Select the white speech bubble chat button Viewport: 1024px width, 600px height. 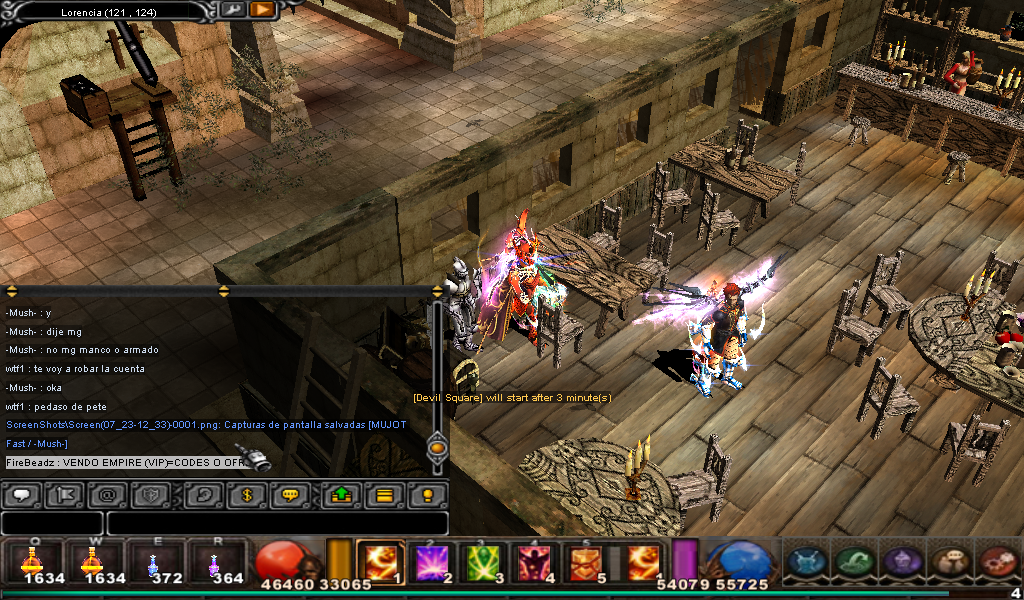22,495
